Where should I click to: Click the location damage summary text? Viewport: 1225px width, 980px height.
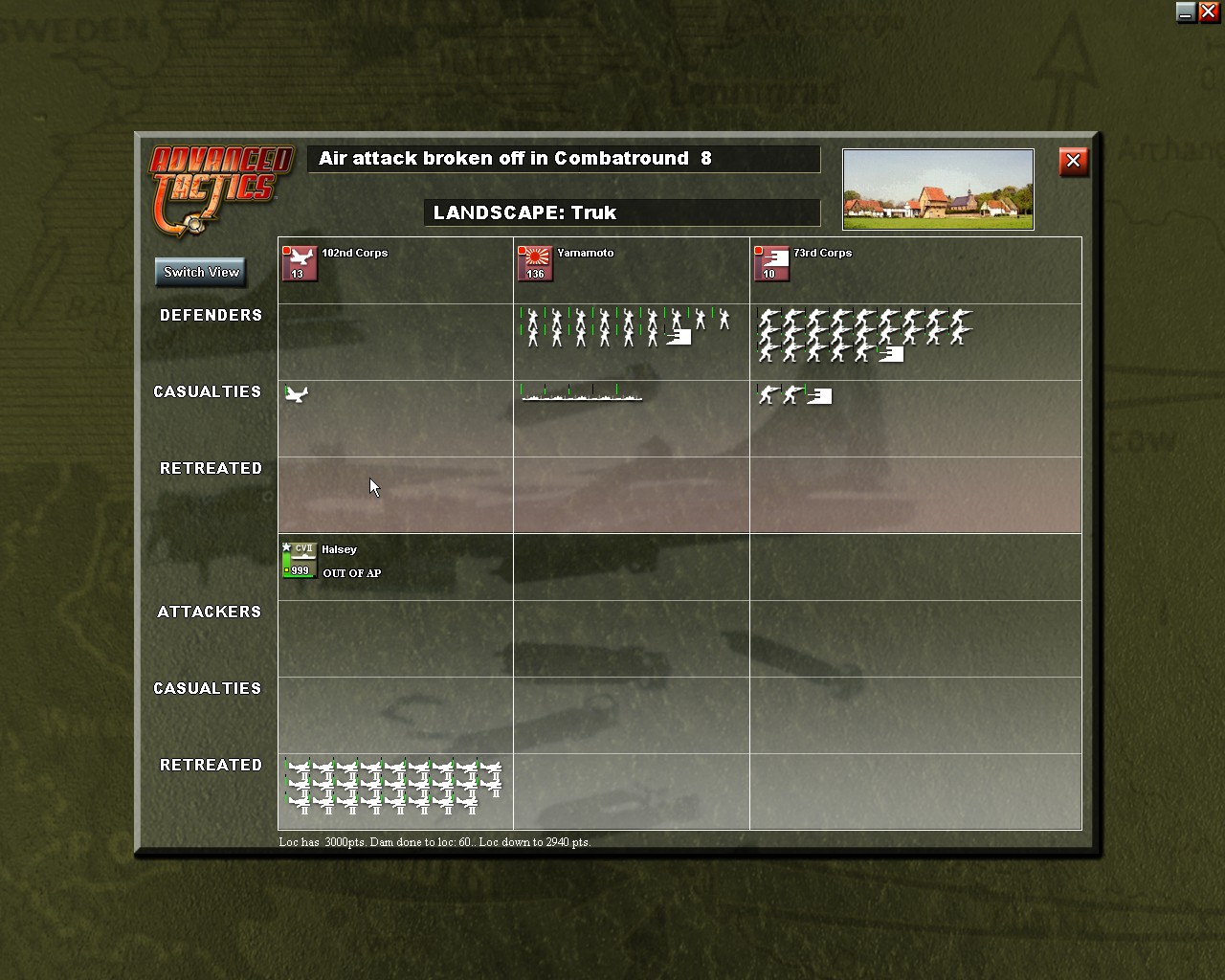pos(434,842)
